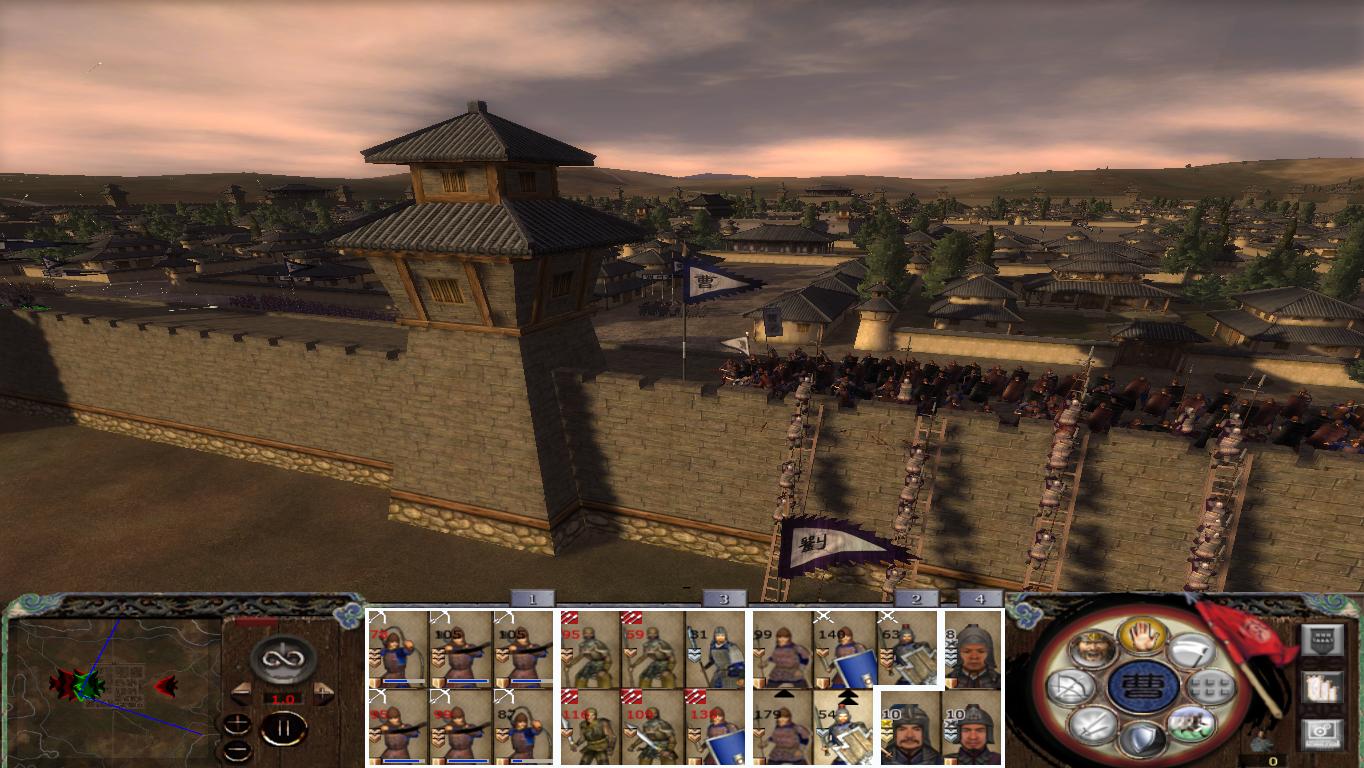Switch to unit group tab 1
This screenshot has height=768, width=1364.
pos(530,598)
